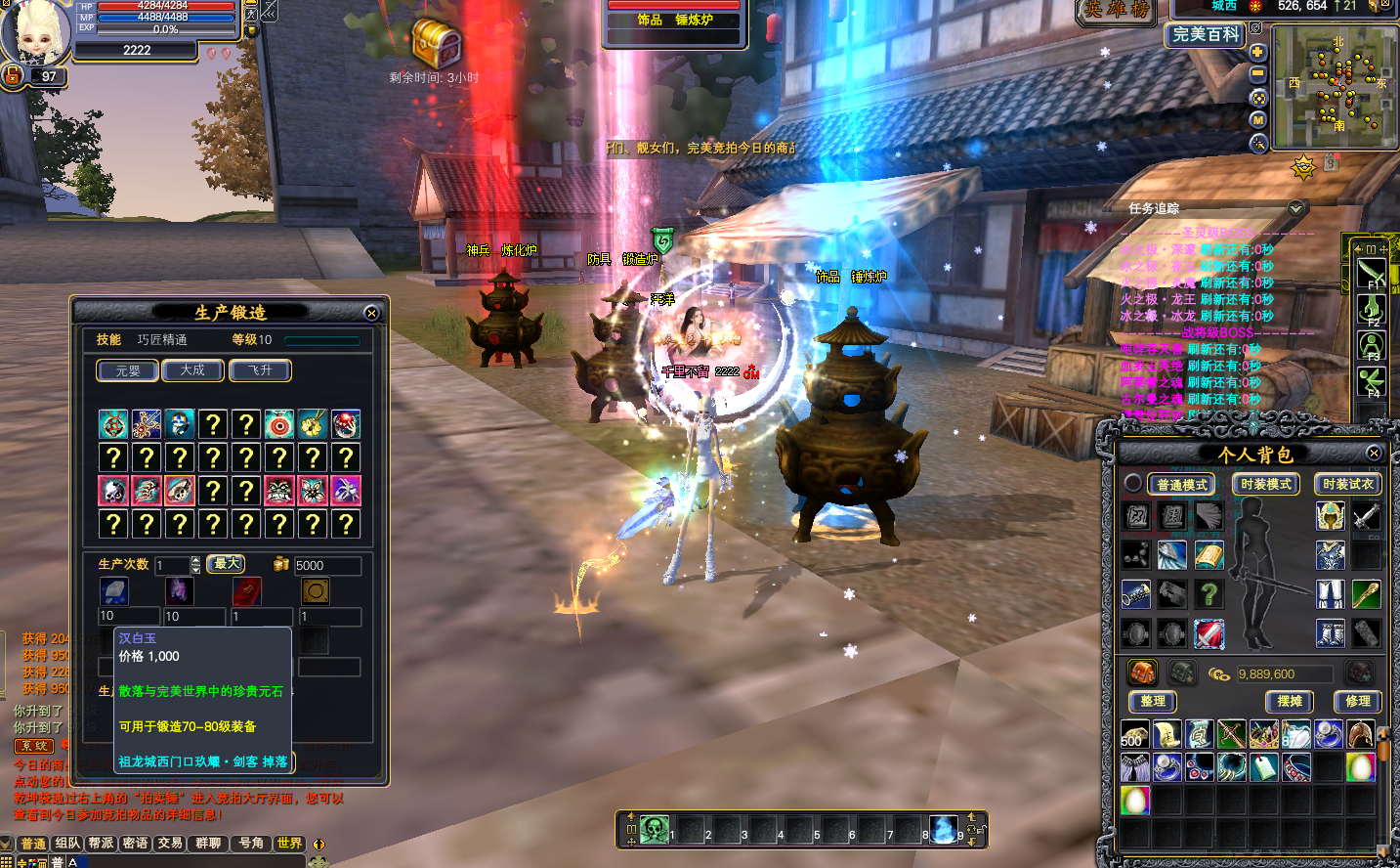This screenshot has height=868, width=1400.
Task: Open a stall with 摆摊 button
Action: point(1290,701)
